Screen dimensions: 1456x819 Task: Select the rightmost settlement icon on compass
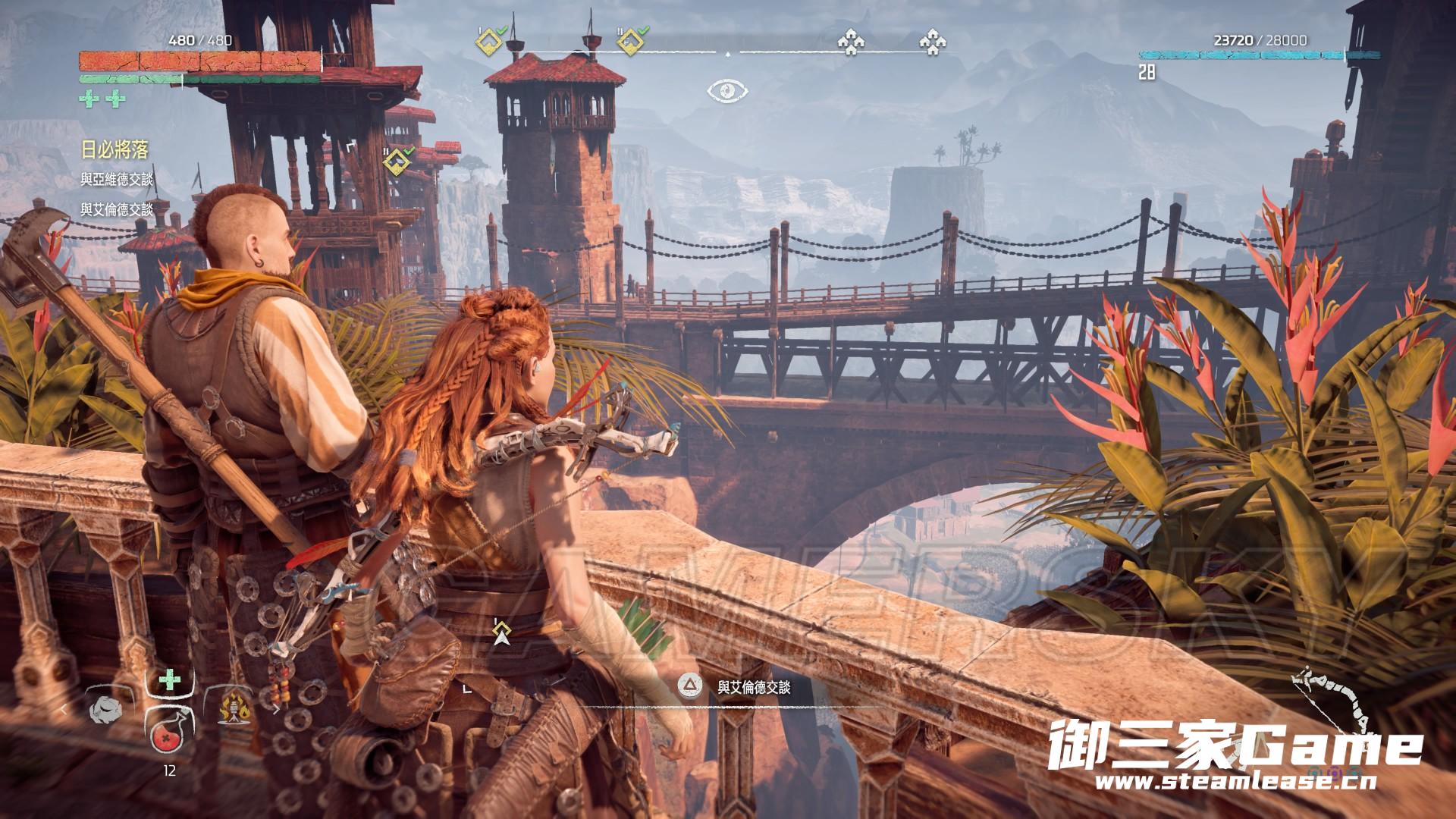(x=932, y=43)
